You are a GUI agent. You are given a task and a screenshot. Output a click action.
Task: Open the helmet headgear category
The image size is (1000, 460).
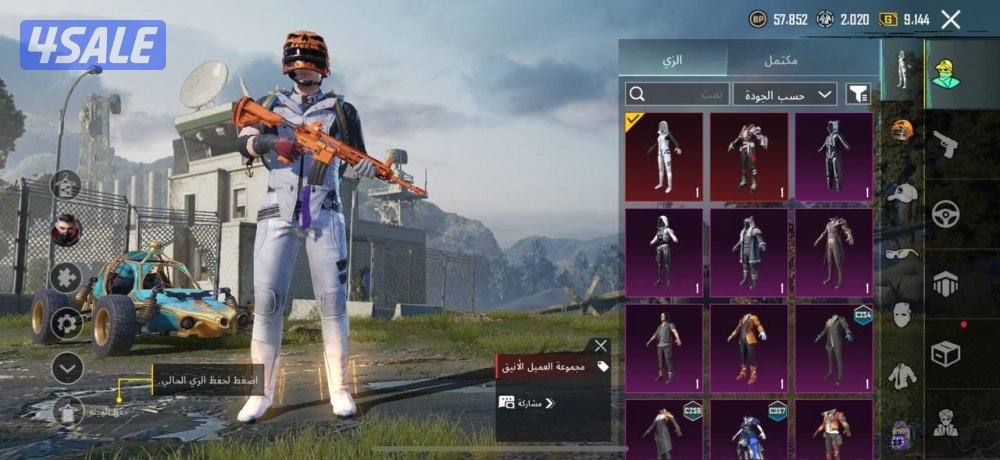[x=902, y=129]
